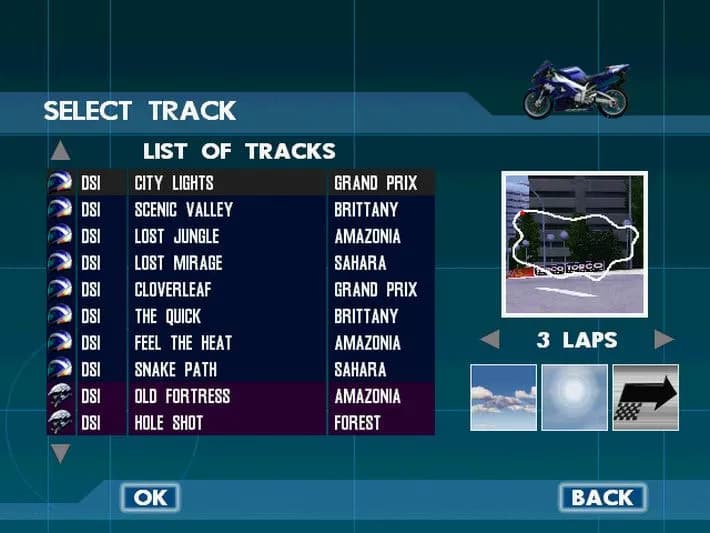Choose the Scenic Valley track

[240, 210]
